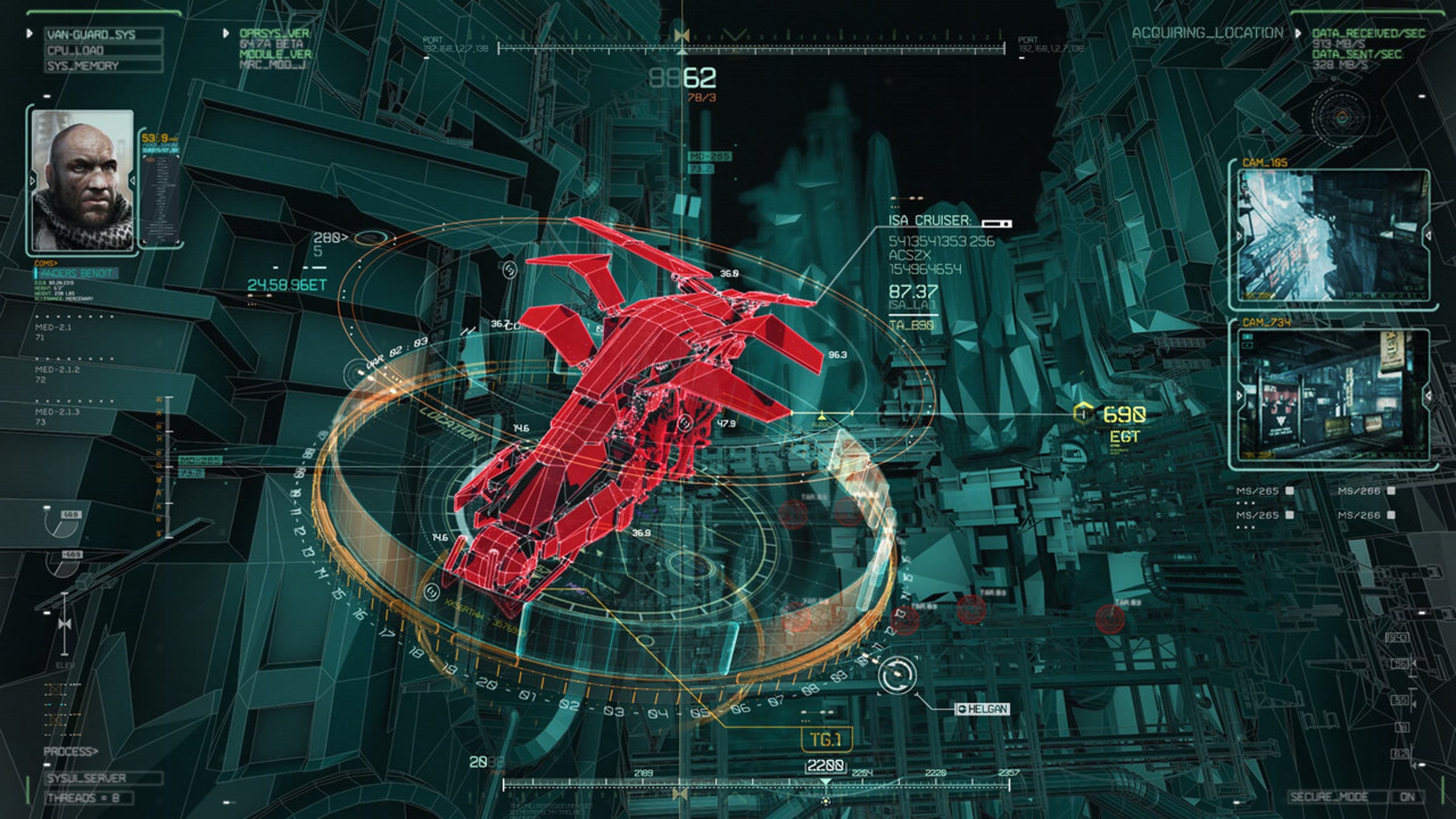Open the CPU_LOAD row
Screen dimensions: 1456x819
(103, 50)
